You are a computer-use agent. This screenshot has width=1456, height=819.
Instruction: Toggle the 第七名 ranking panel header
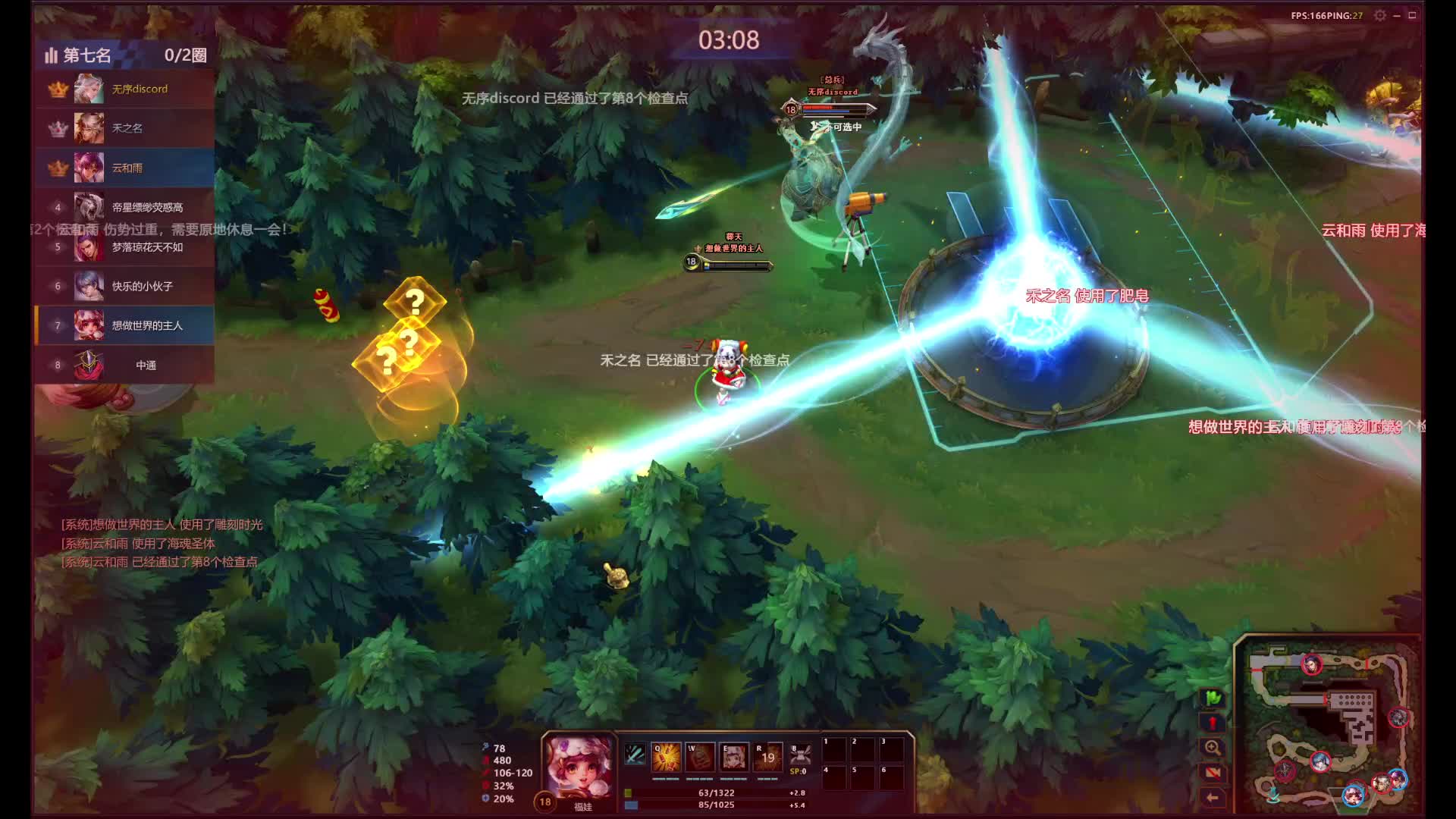coord(125,55)
